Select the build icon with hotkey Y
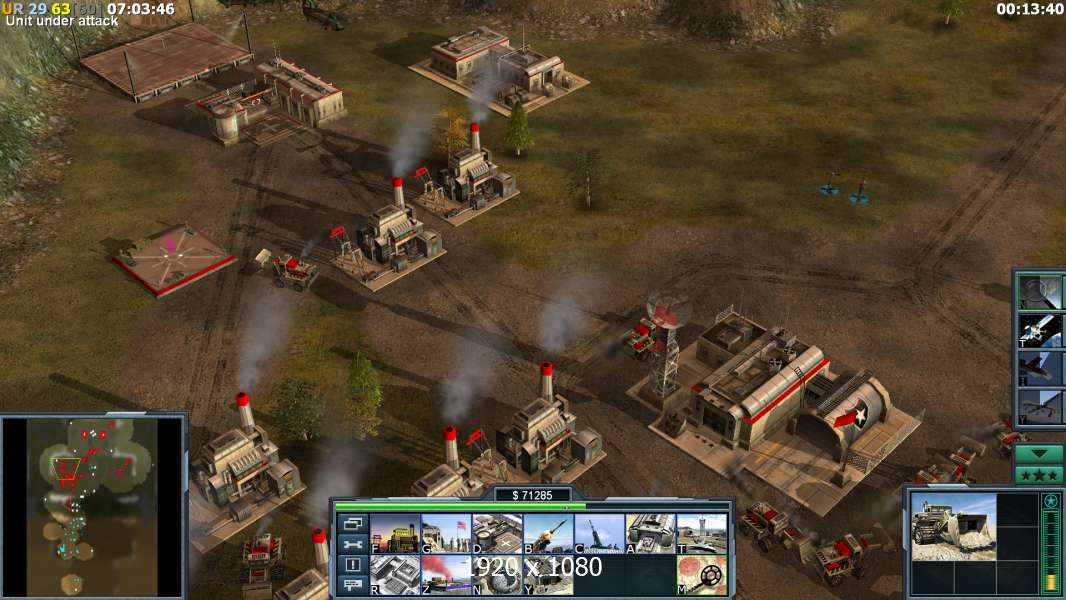Screen dimensions: 1066x600 coord(548,575)
